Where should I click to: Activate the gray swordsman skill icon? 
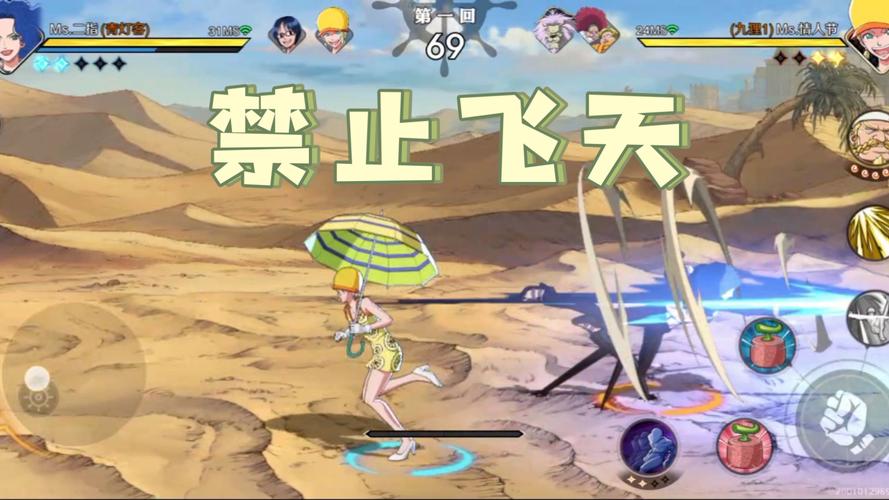tap(869, 317)
